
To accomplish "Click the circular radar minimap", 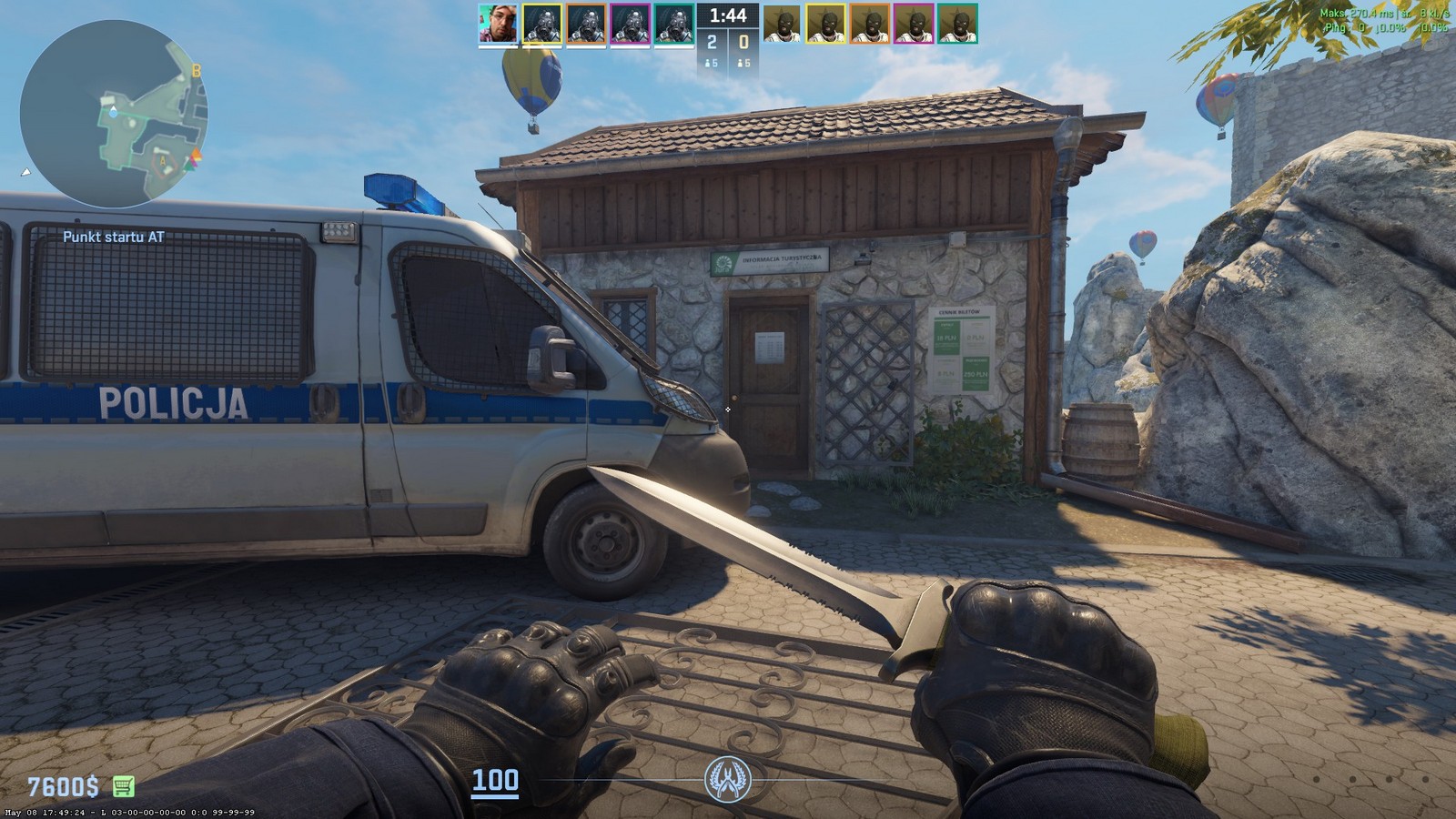I will pos(113,115).
